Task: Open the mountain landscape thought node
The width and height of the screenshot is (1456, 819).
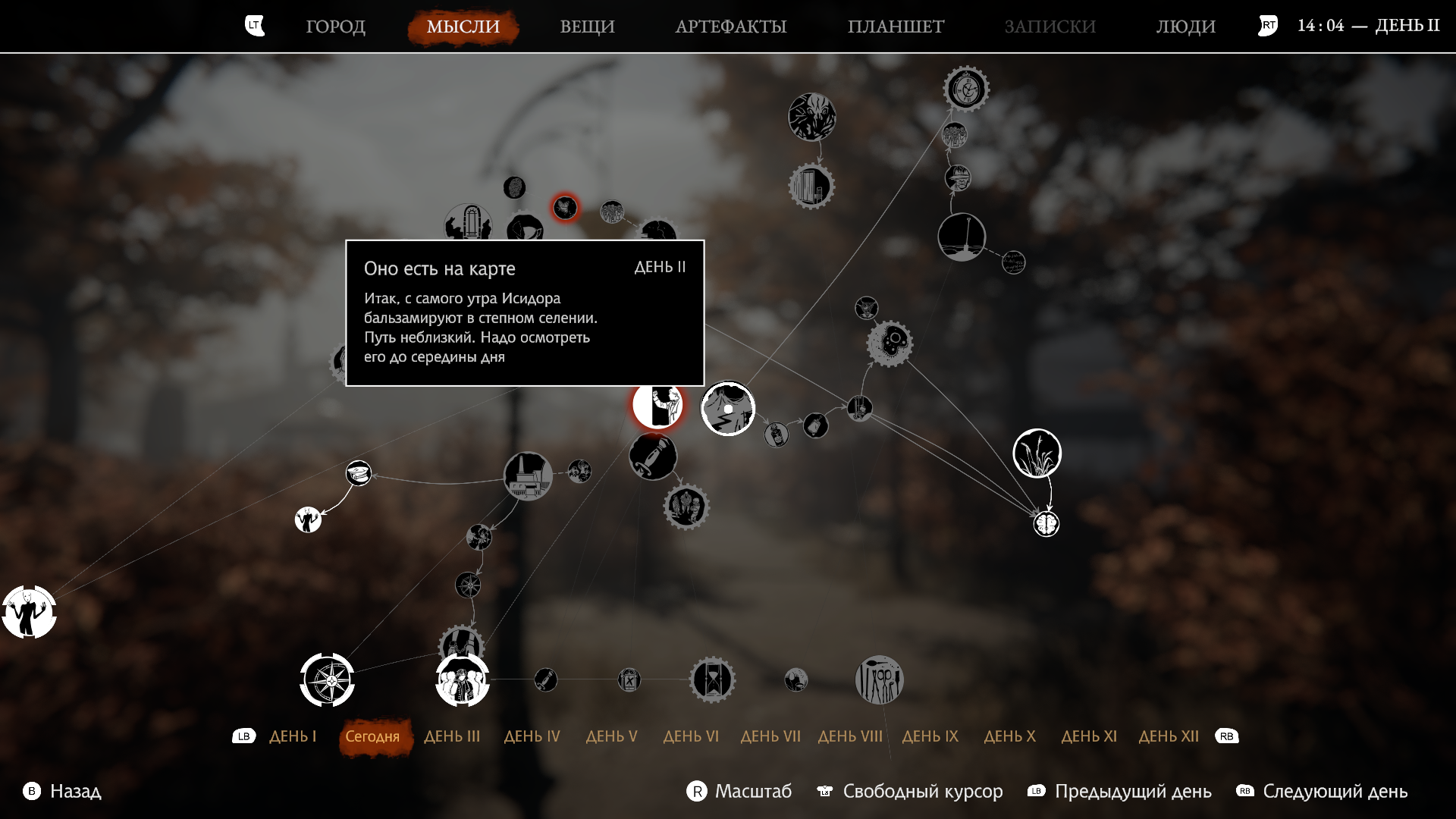Action: coord(727,408)
